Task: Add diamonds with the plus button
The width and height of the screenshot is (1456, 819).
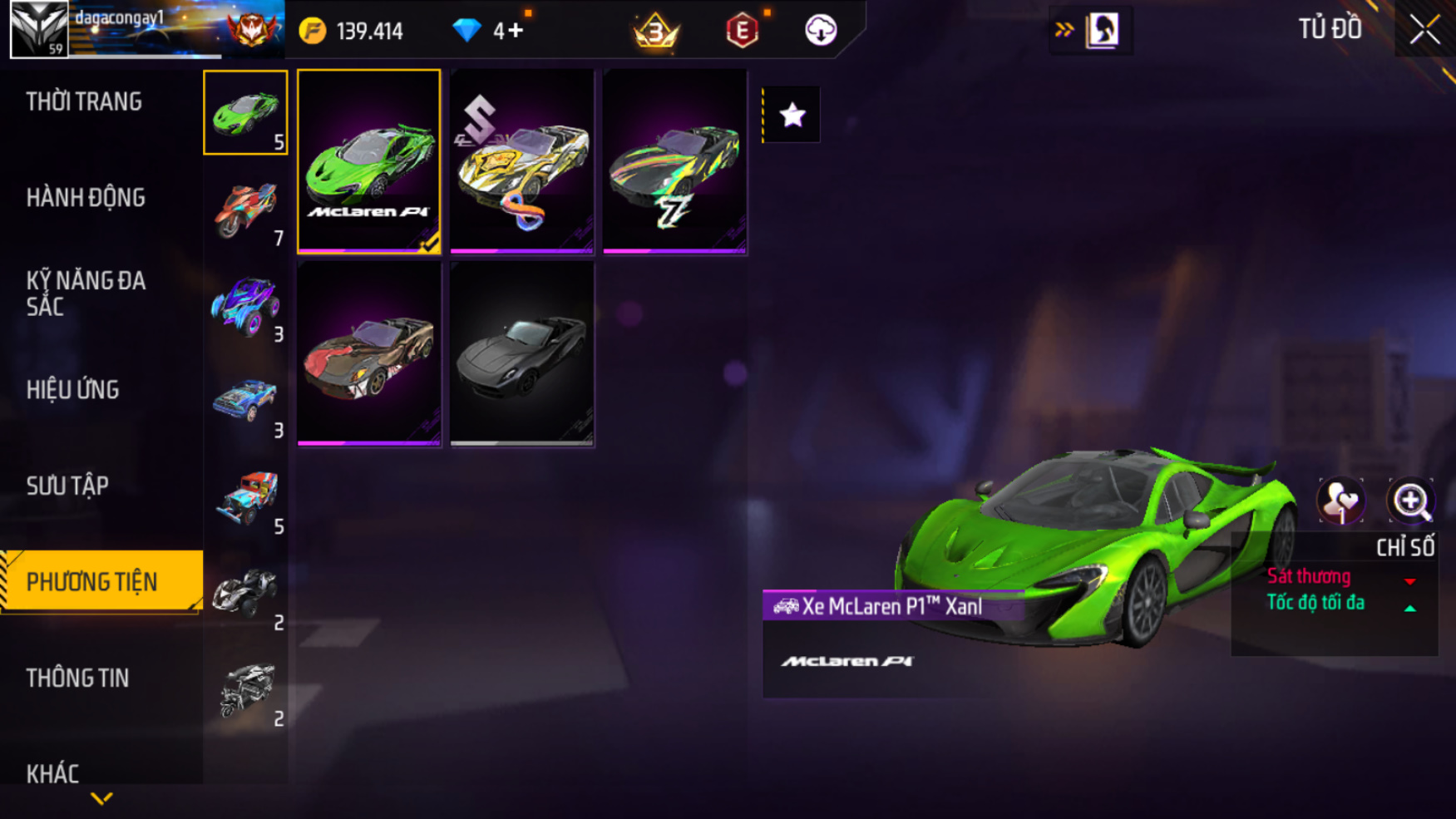Action: [516, 31]
